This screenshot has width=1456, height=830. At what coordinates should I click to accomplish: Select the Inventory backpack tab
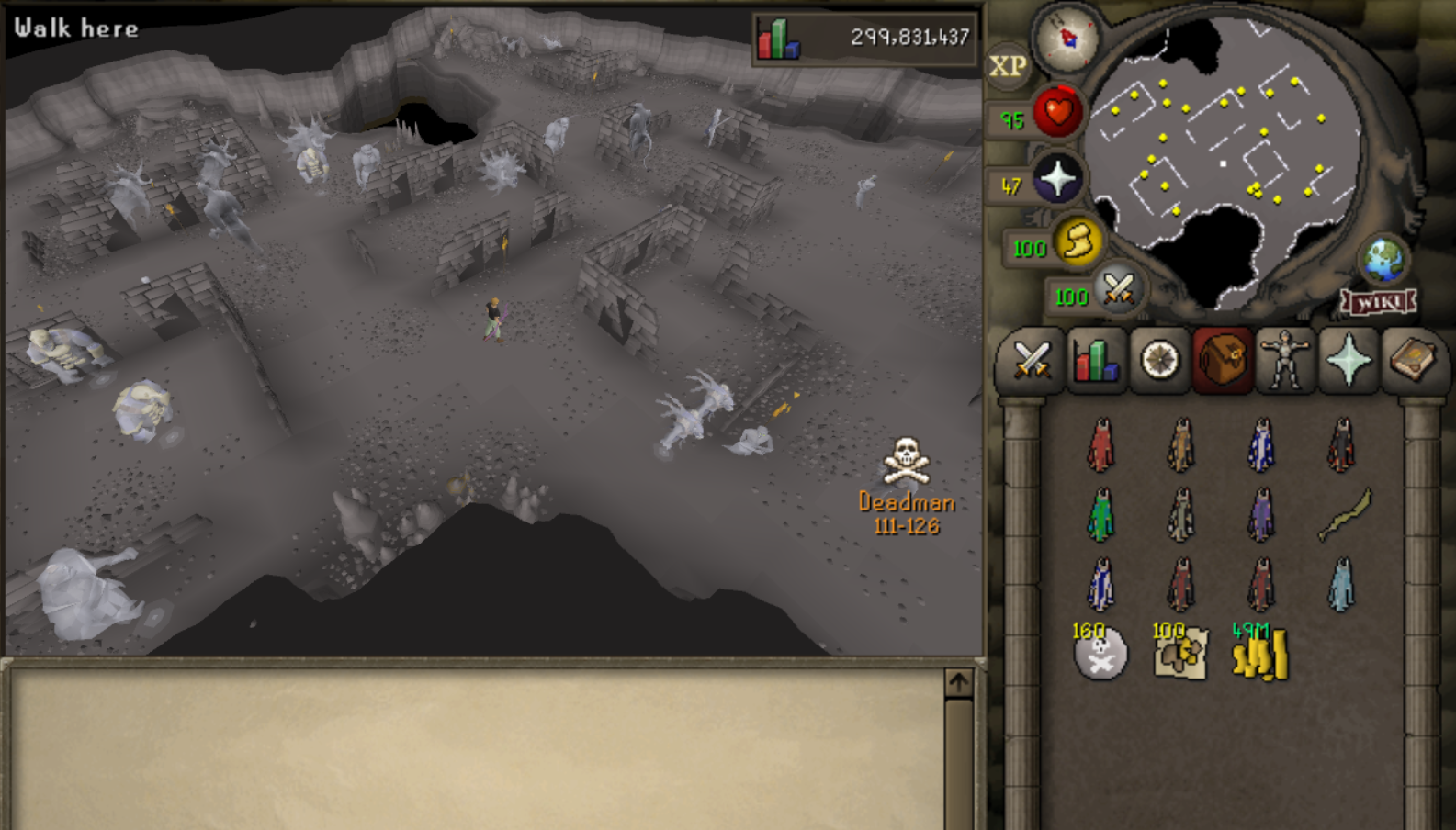point(1223,360)
